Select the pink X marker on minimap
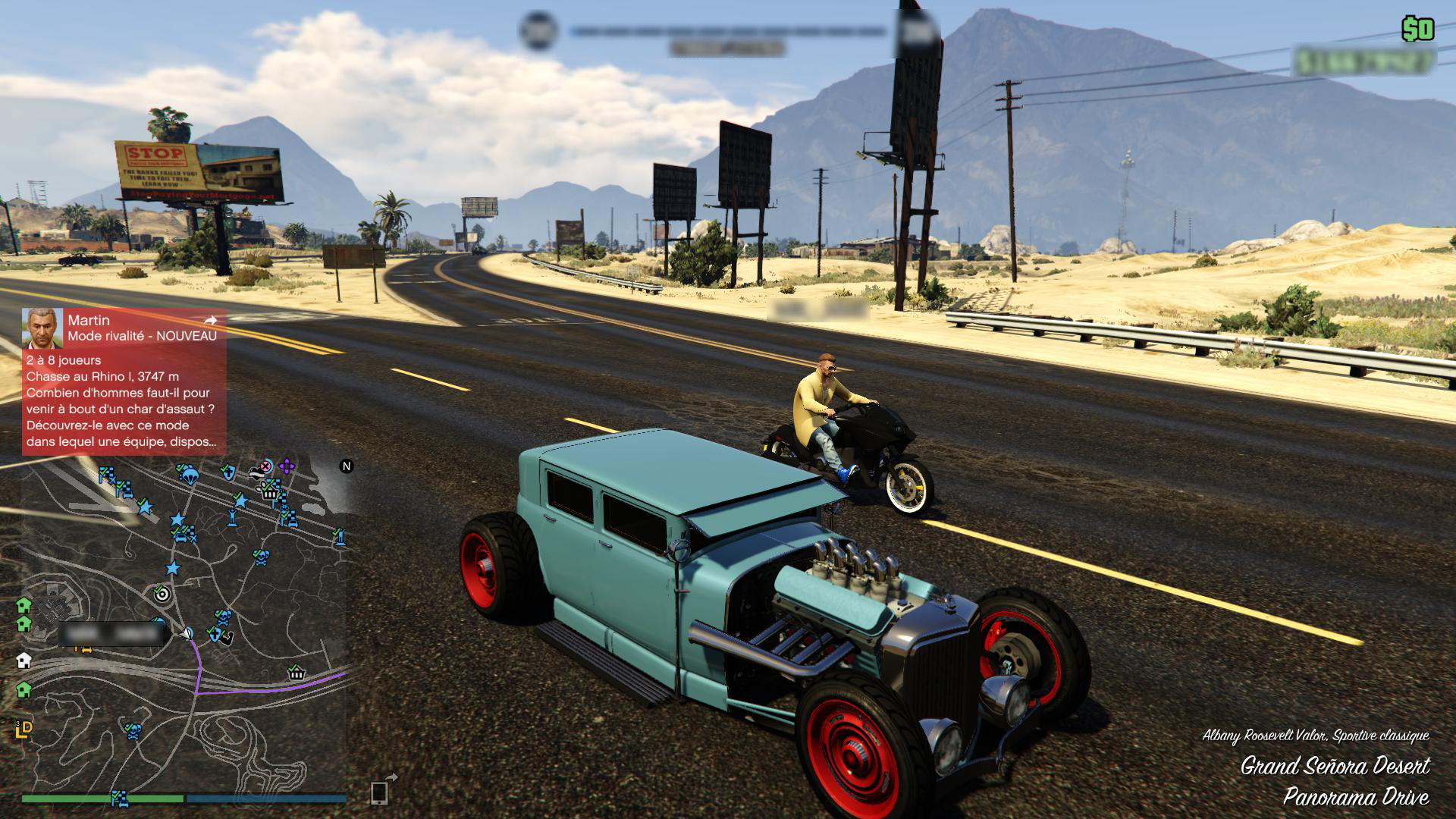The width and height of the screenshot is (1456, 819). pos(265,466)
